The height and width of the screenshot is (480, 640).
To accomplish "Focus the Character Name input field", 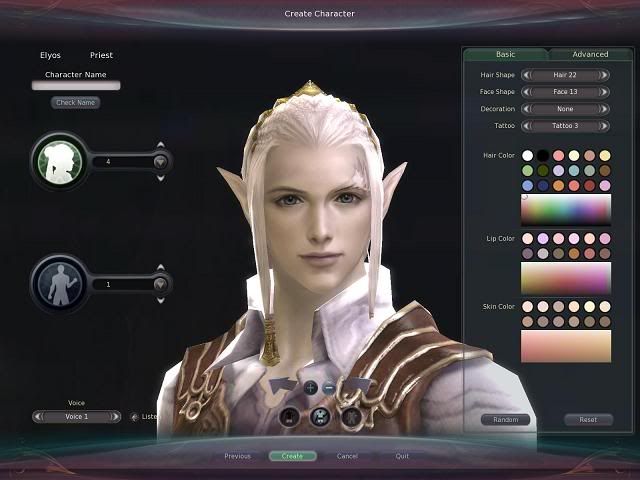I will (x=76, y=86).
